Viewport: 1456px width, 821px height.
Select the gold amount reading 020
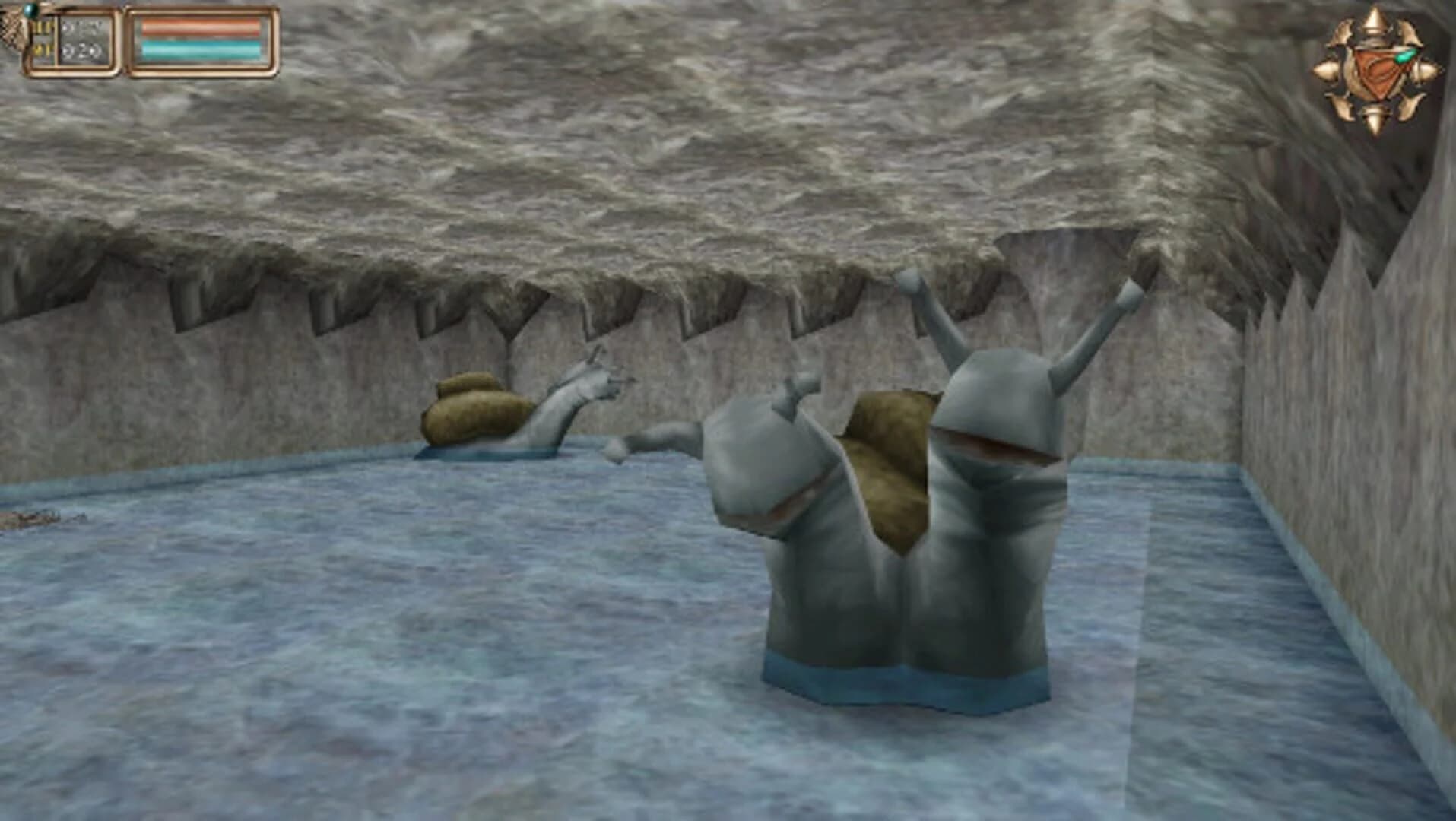81,49
